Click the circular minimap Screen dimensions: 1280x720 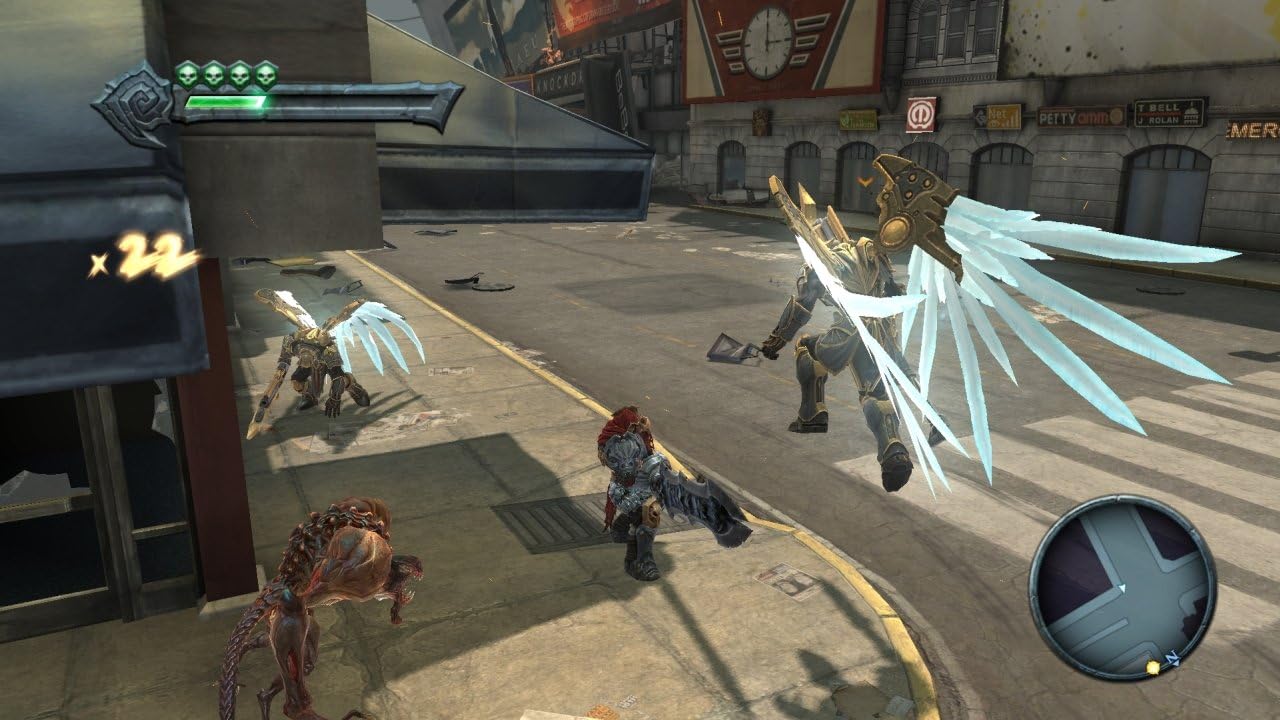click(1122, 587)
